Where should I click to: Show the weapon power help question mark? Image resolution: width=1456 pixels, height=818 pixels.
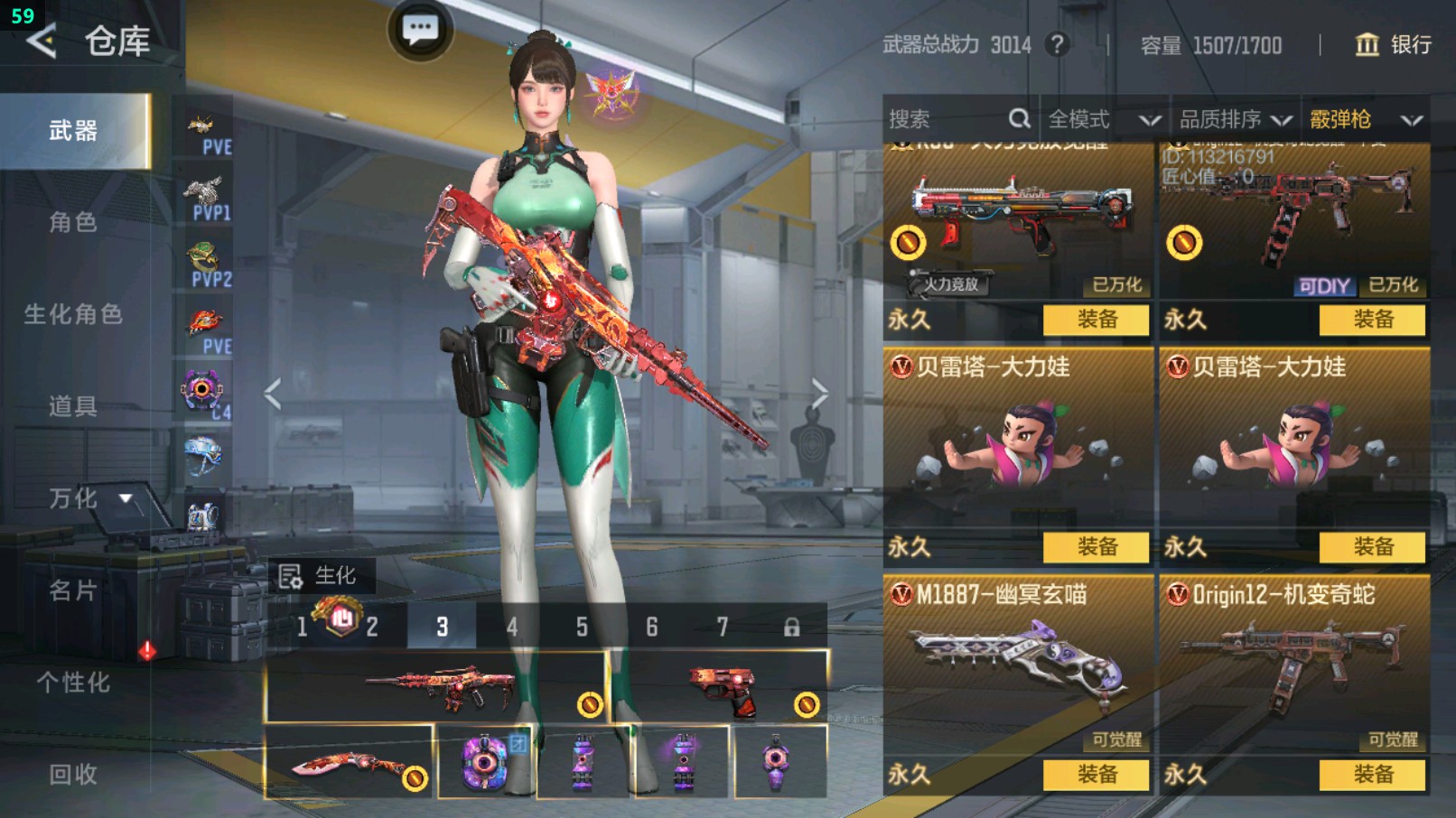click(x=1057, y=44)
